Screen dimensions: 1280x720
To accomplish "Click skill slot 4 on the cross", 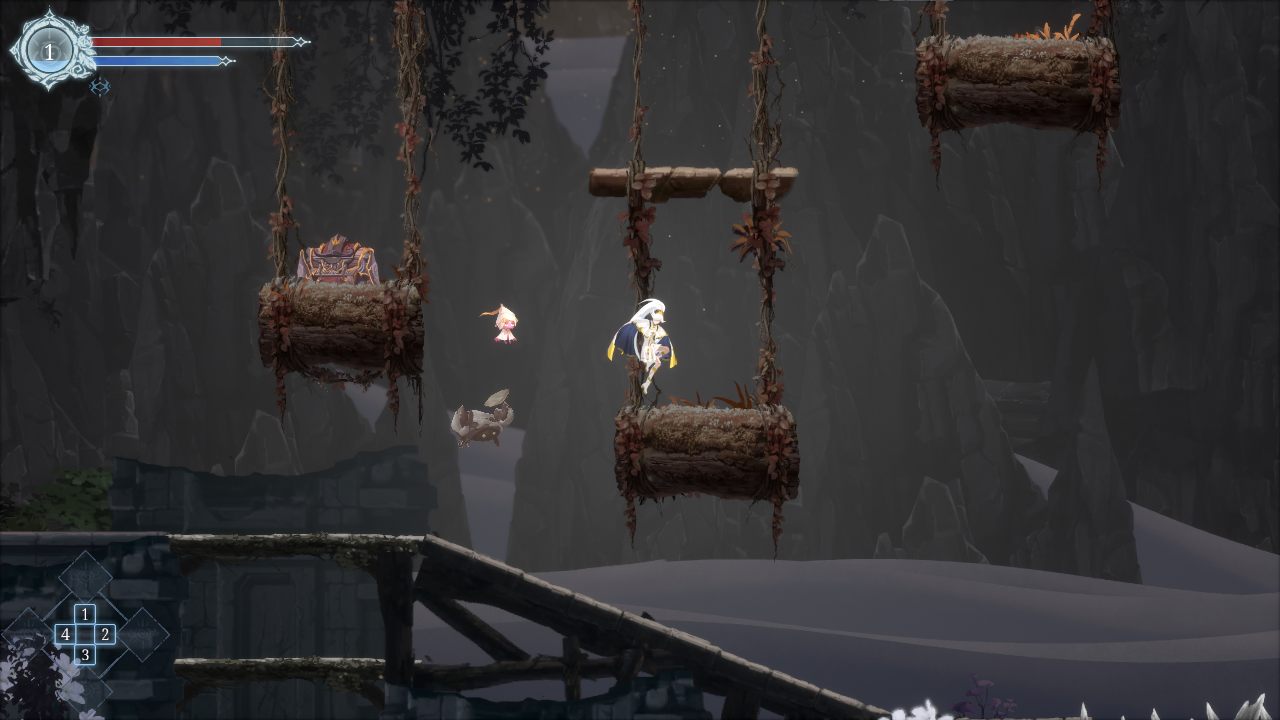I will click(65, 634).
